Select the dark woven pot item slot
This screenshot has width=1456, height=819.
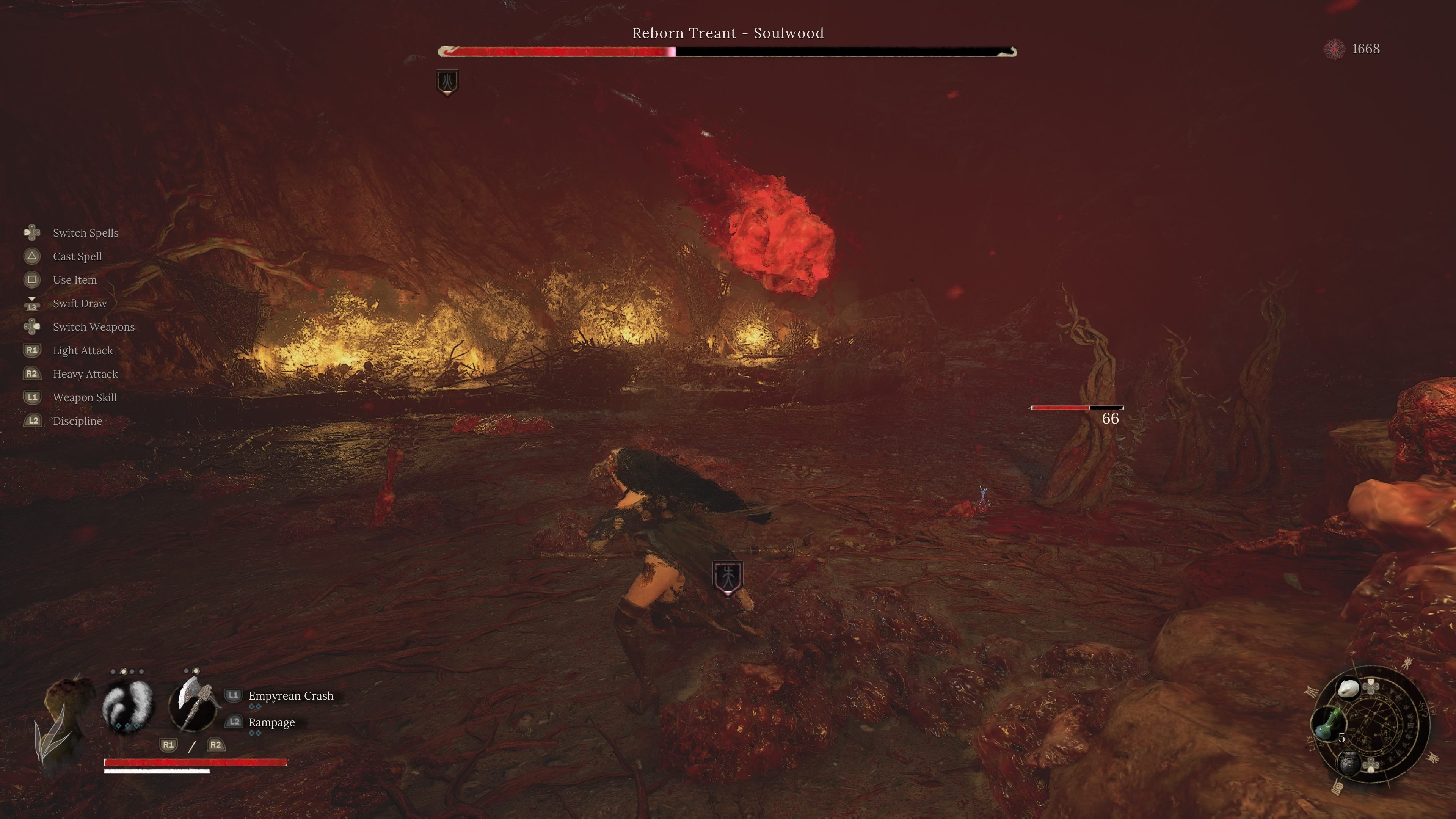(x=1349, y=763)
